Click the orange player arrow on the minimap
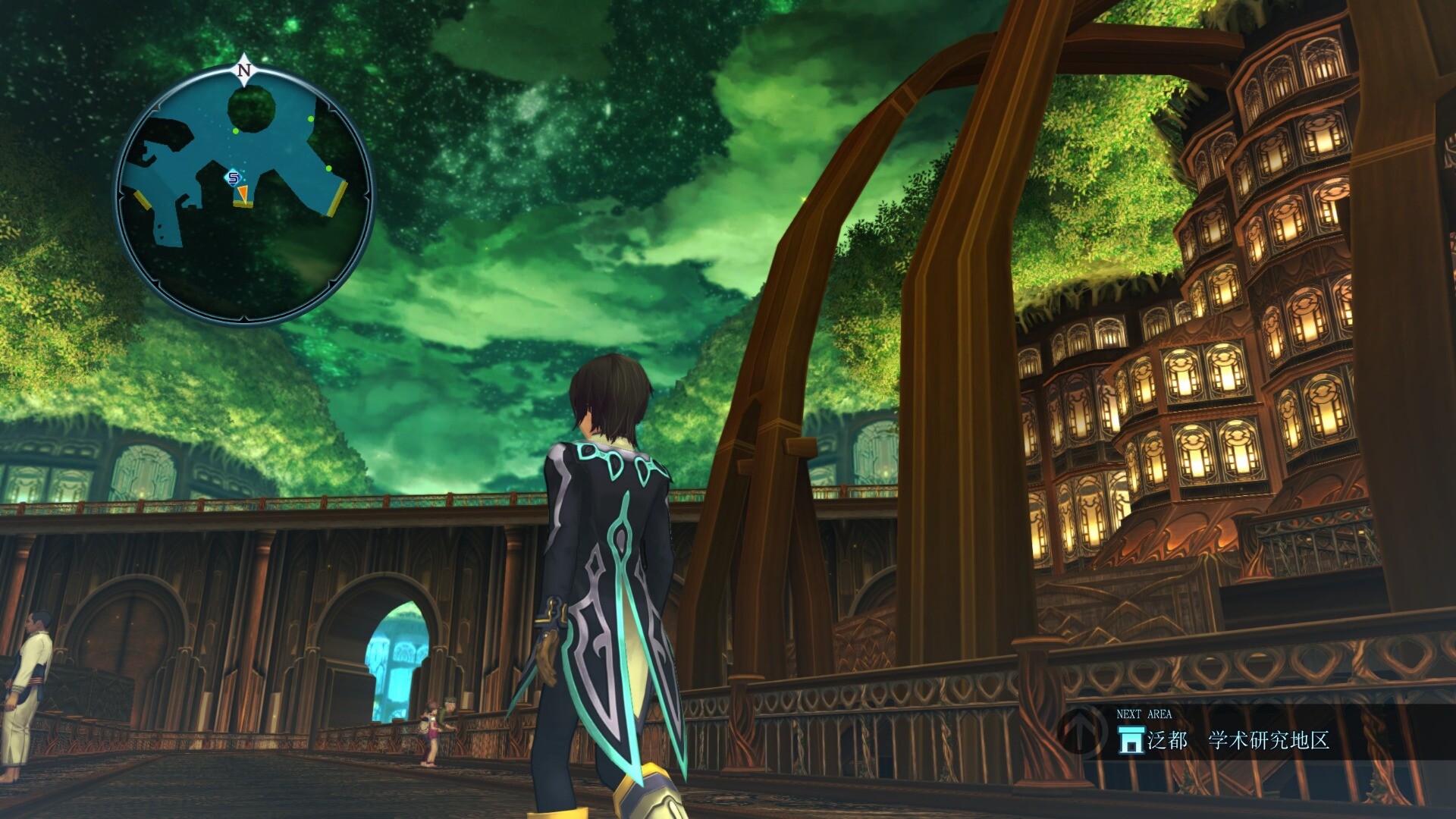Viewport: 1456px width, 819px height. [x=241, y=196]
